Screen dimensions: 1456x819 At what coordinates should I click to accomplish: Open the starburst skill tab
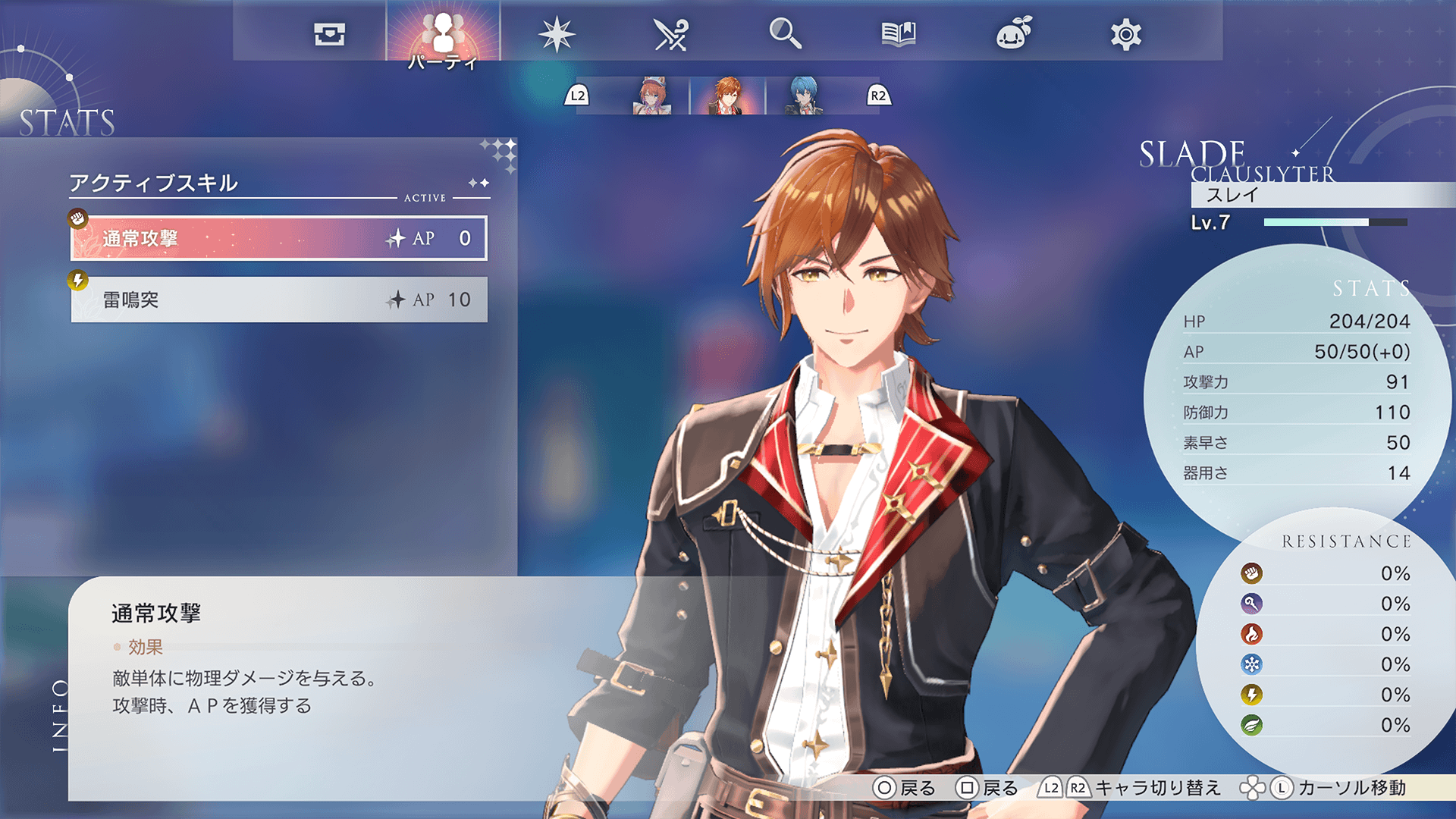click(x=557, y=34)
